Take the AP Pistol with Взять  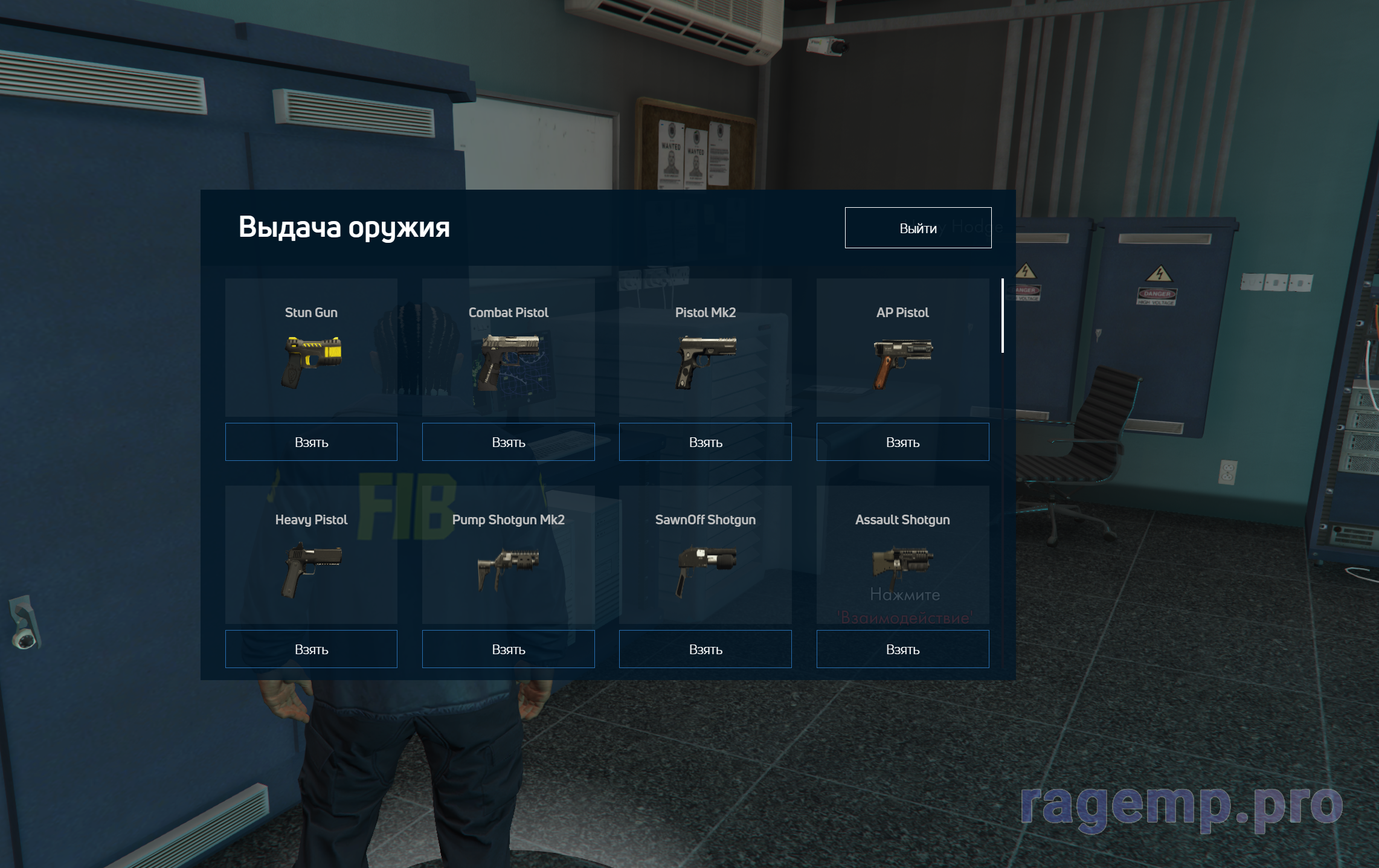pos(902,442)
